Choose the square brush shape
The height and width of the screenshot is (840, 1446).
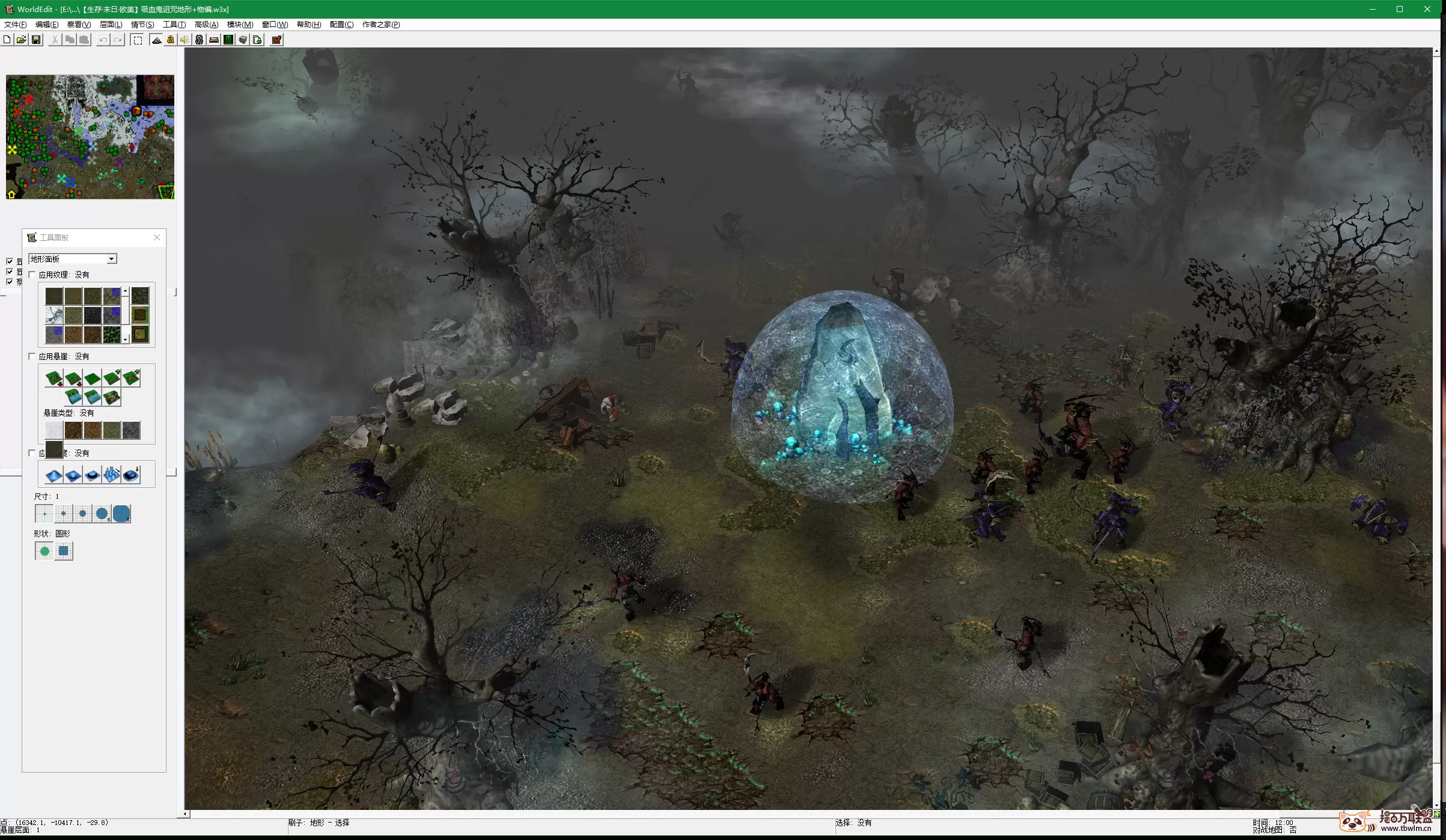click(x=64, y=551)
